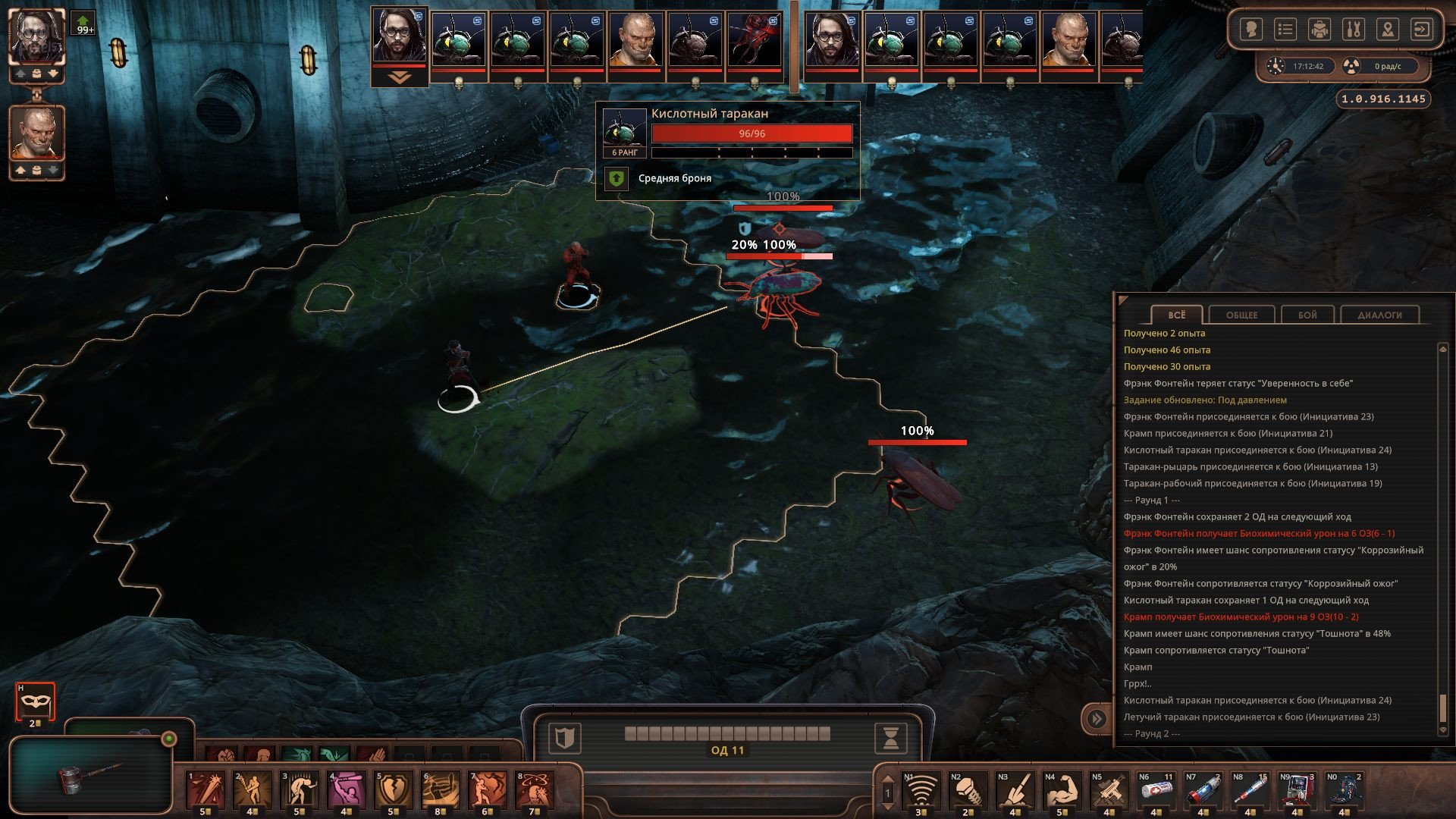Click the level-up arrow 99+ badge

(x=83, y=24)
